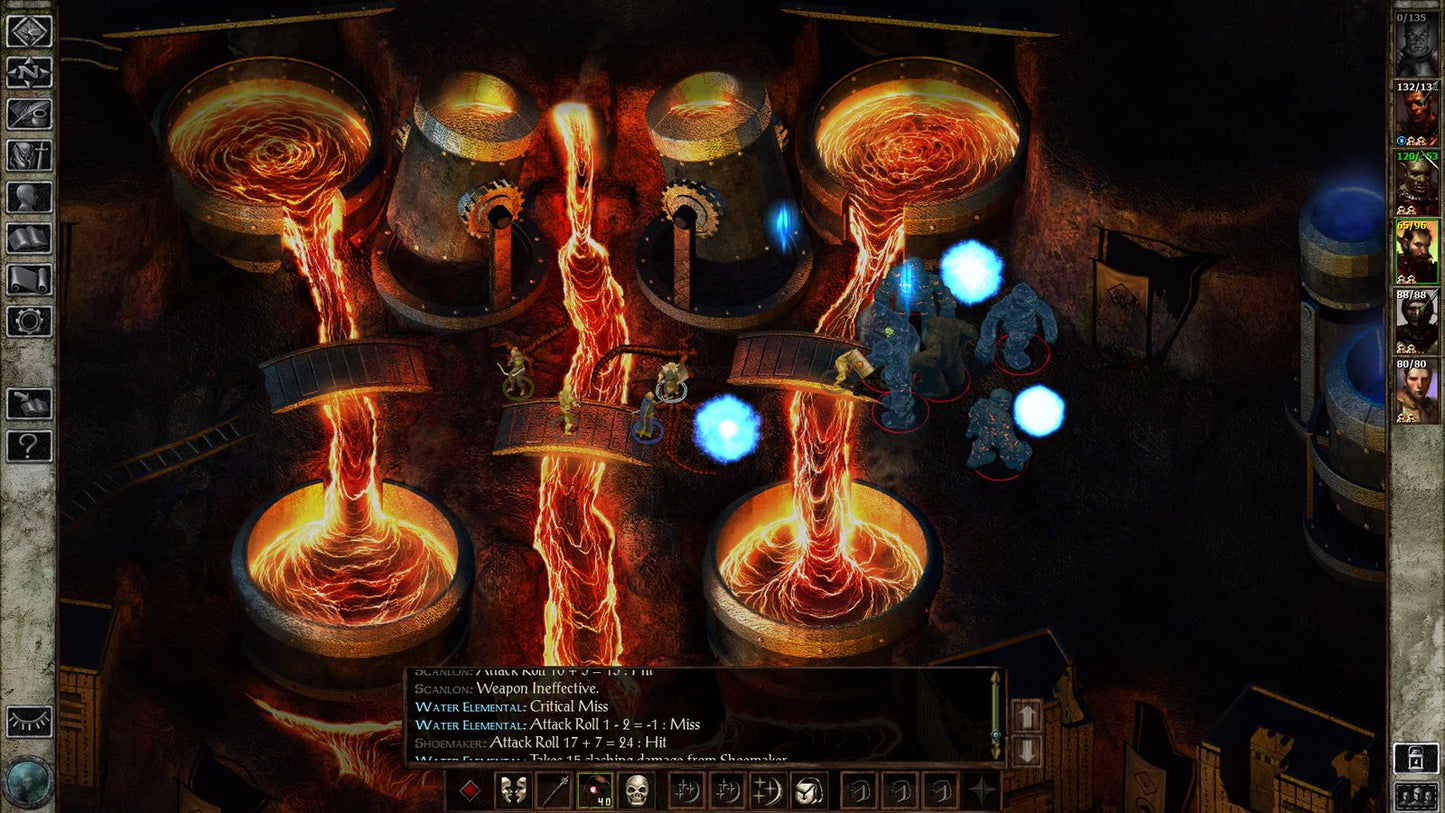1445x813 pixels.
Task: Open the area map via compass icon
Action: [x=30, y=71]
